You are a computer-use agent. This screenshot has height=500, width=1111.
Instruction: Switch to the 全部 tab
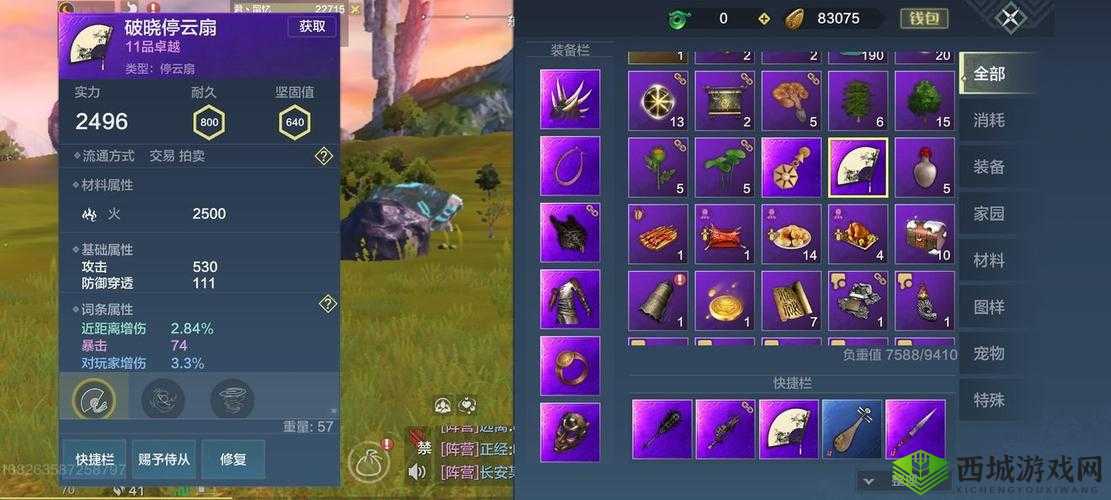click(989, 74)
